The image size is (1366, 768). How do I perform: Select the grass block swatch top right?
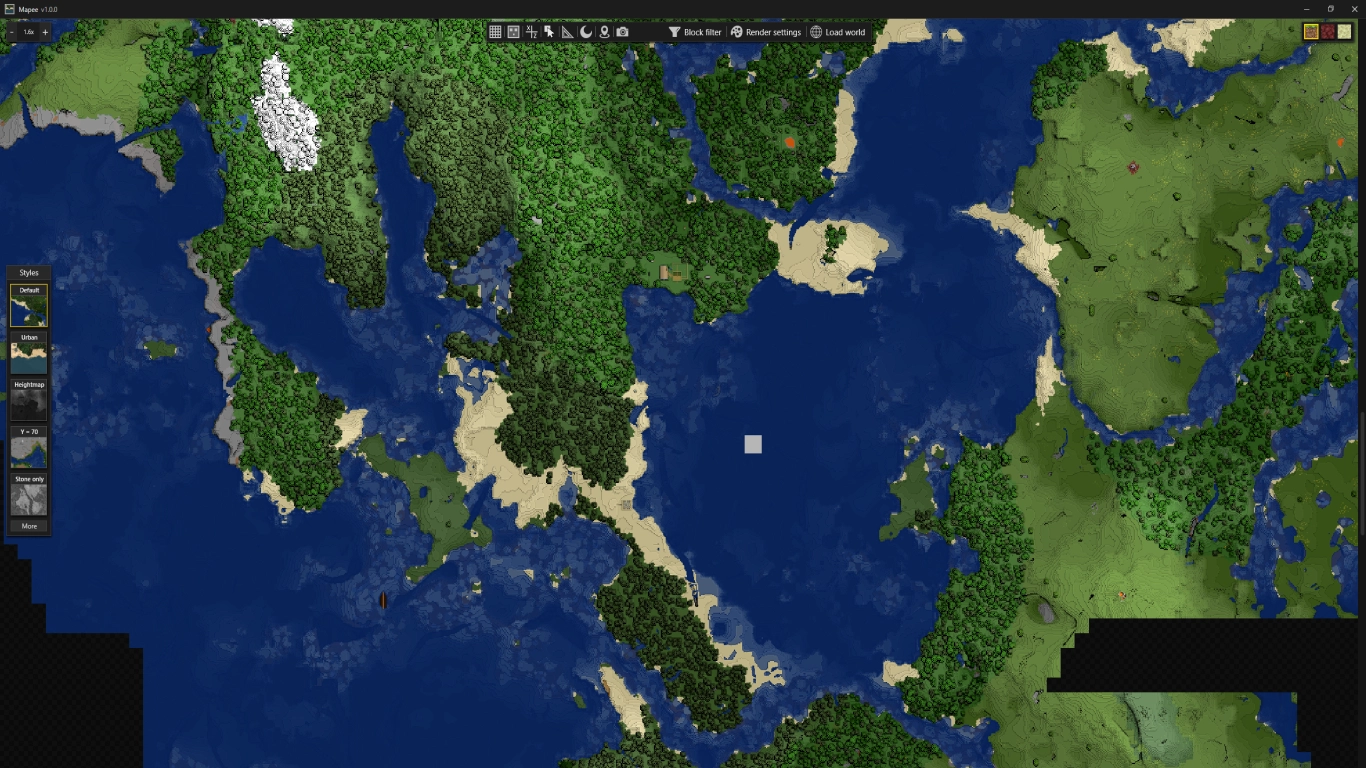1311,32
